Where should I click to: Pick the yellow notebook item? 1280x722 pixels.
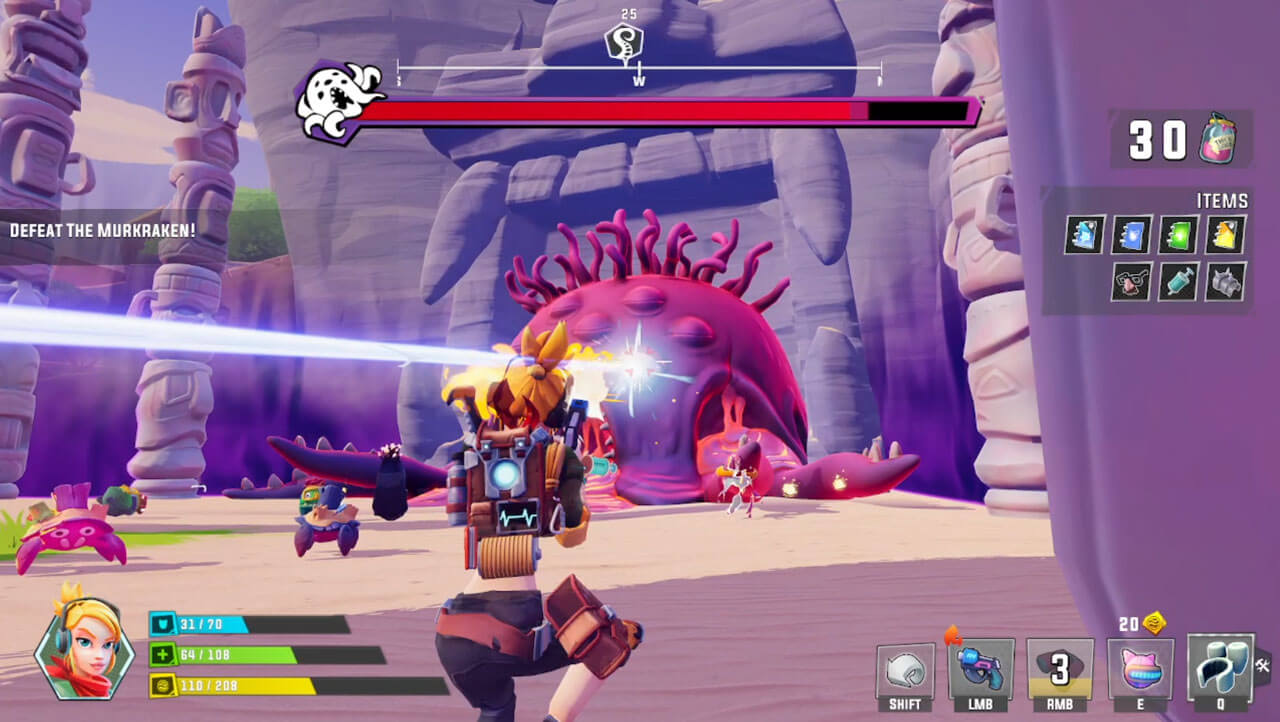[1226, 234]
